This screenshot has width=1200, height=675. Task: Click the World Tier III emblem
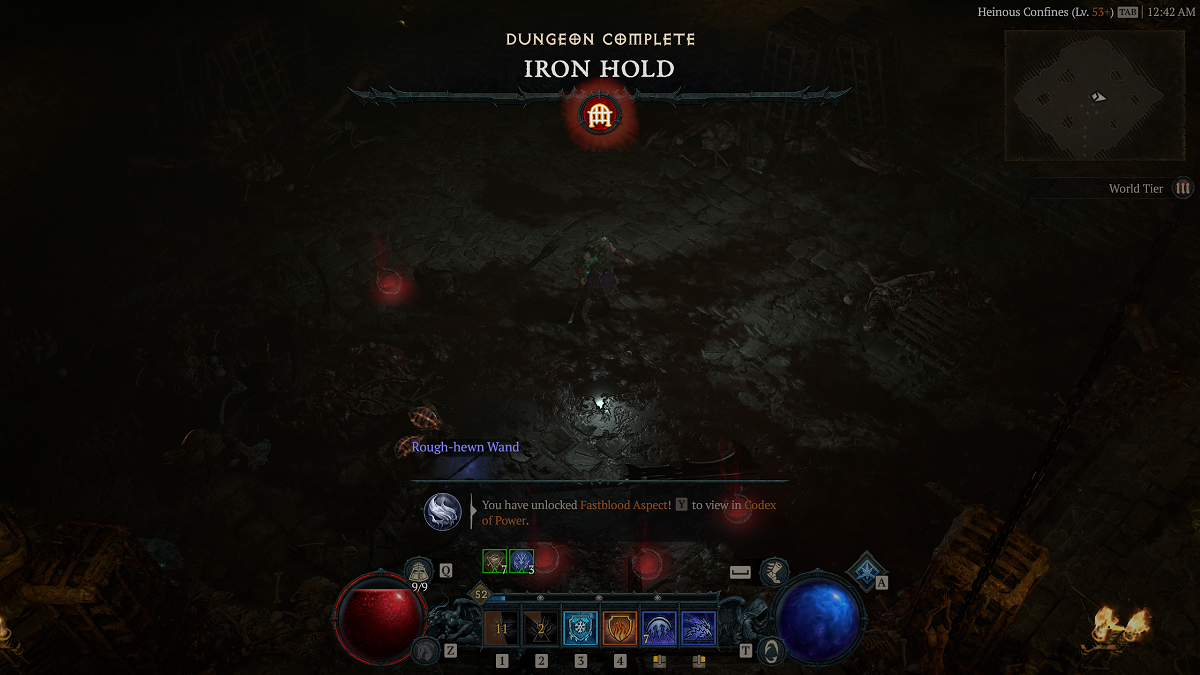pyautogui.click(x=1183, y=188)
